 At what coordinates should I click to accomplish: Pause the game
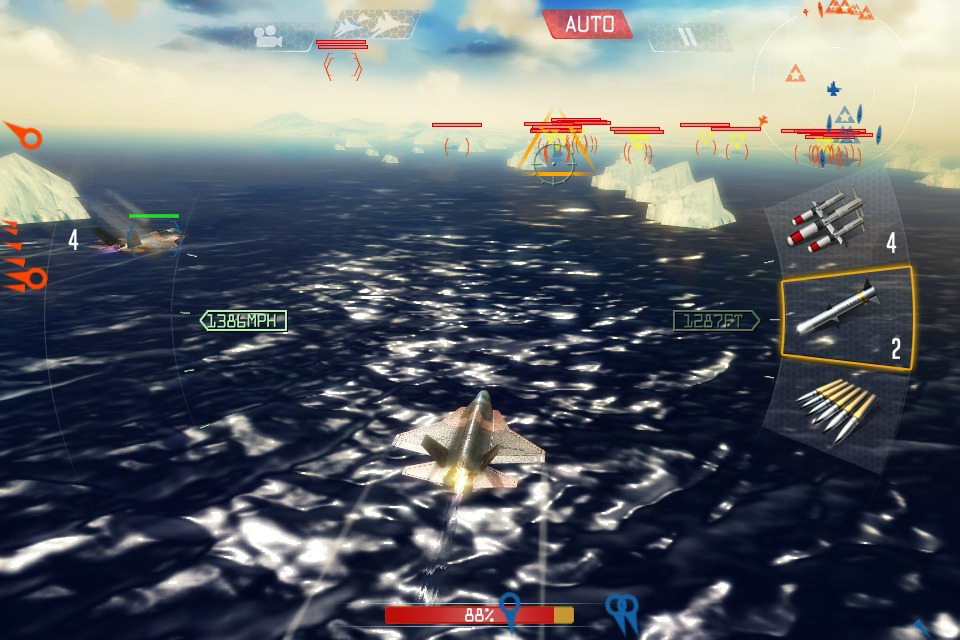pyautogui.click(x=687, y=37)
